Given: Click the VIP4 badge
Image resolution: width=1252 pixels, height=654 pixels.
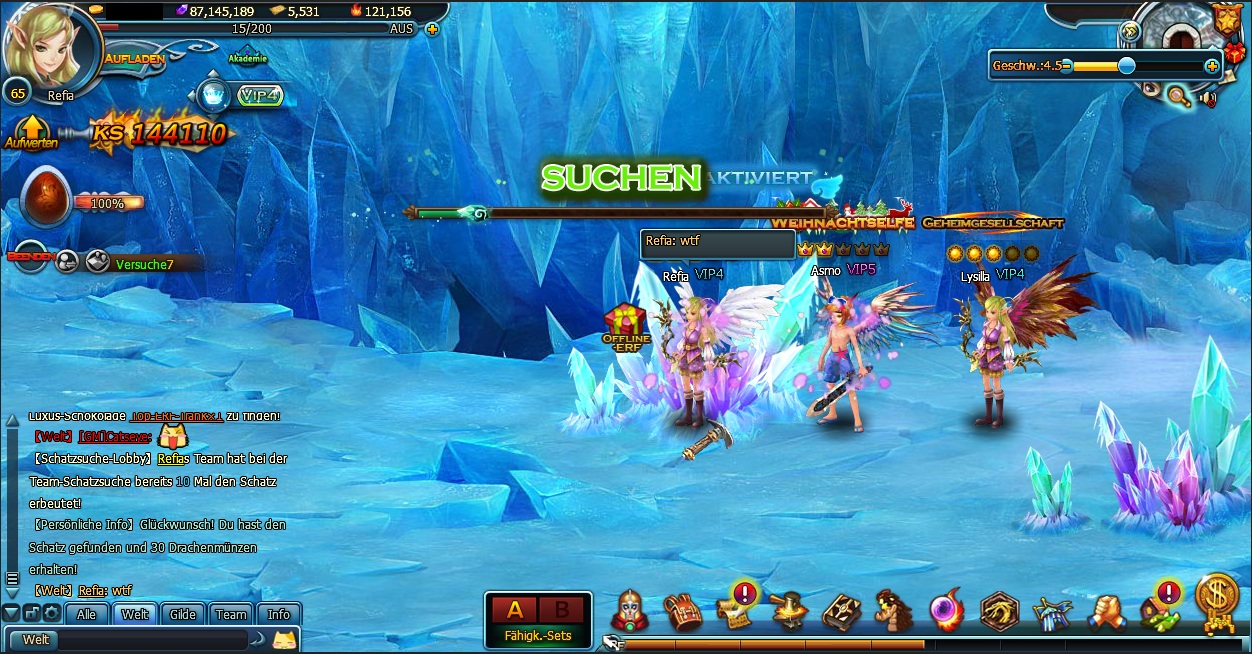Looking at the screenshot, I should coord(261,96).
